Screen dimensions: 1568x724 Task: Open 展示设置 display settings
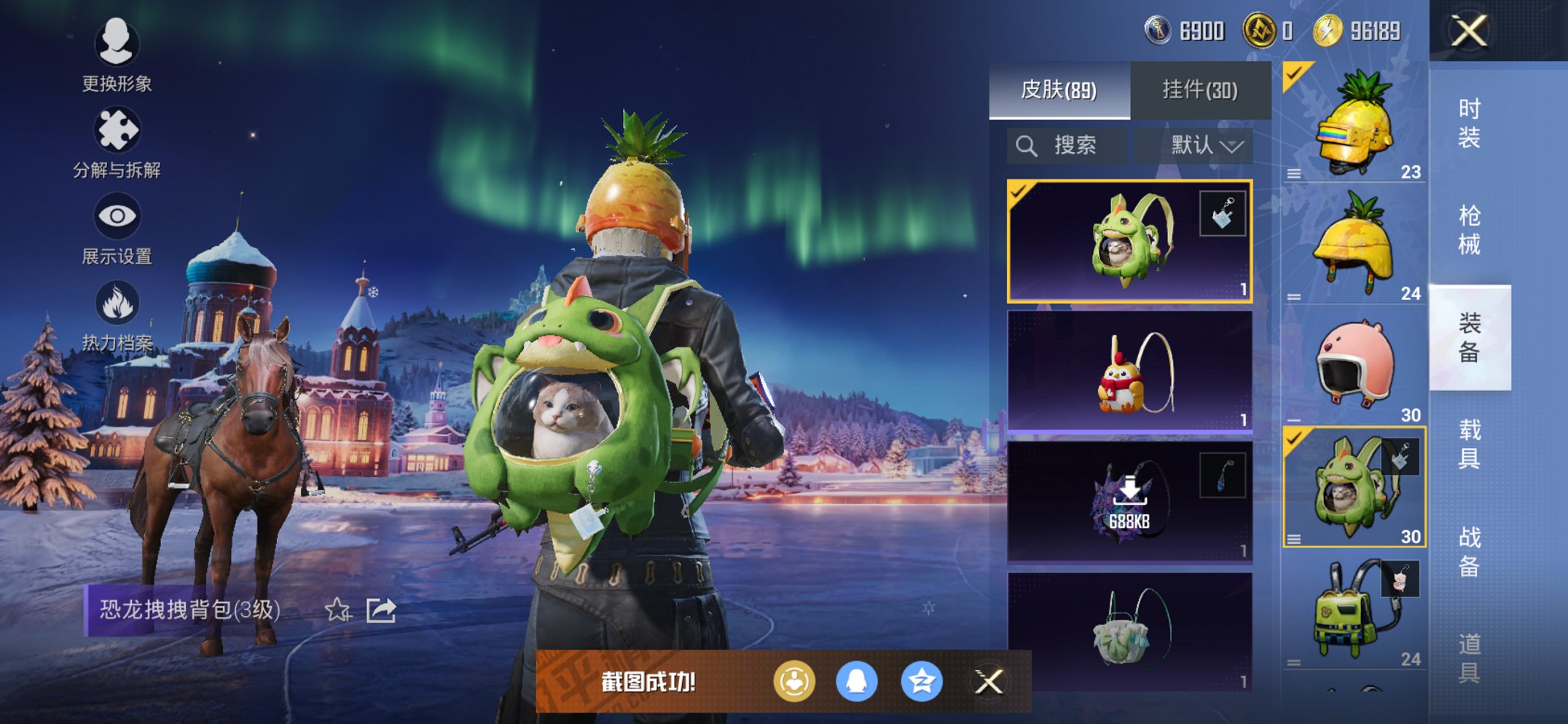[x=117, y=228]
